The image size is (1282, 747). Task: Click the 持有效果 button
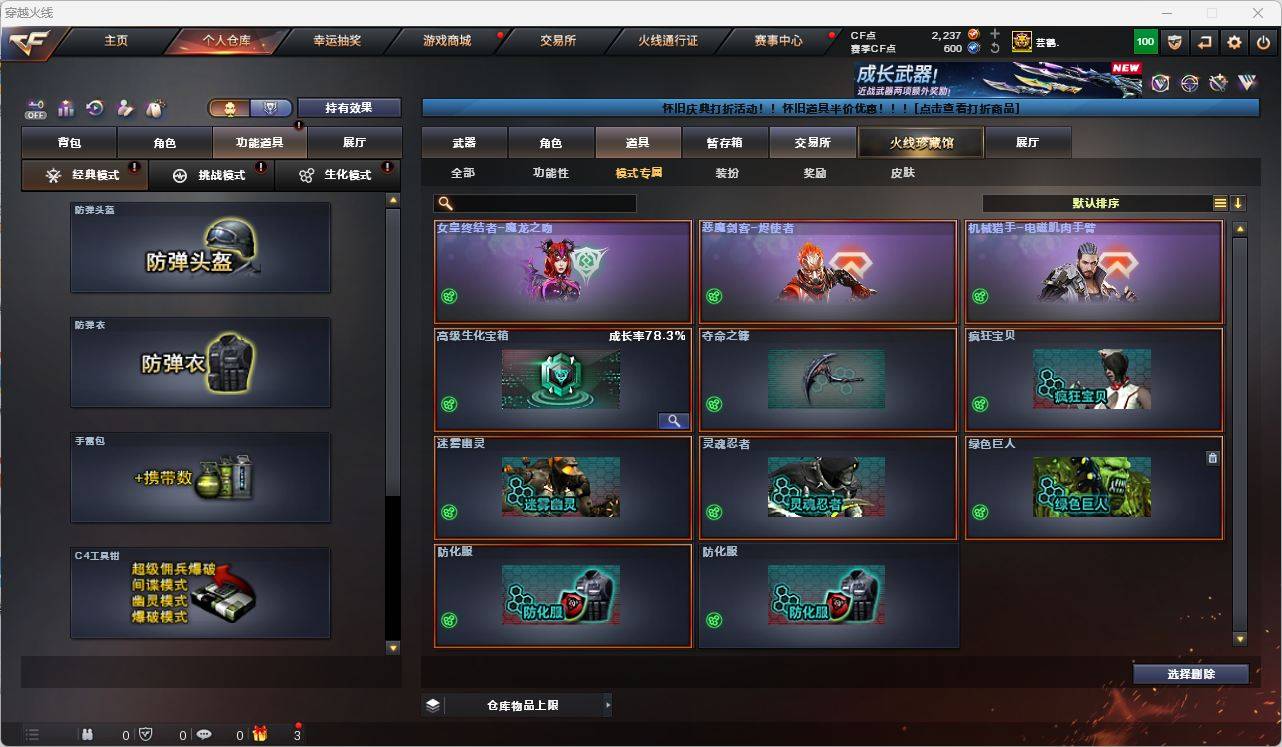pyautogui.click(x=349, y=107)
